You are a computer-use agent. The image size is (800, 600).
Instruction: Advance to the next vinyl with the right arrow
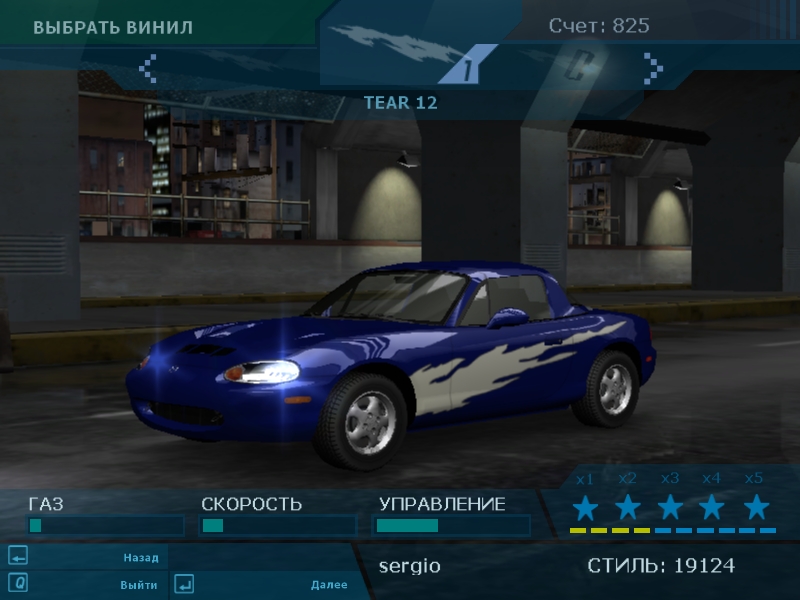coord(653,67)
